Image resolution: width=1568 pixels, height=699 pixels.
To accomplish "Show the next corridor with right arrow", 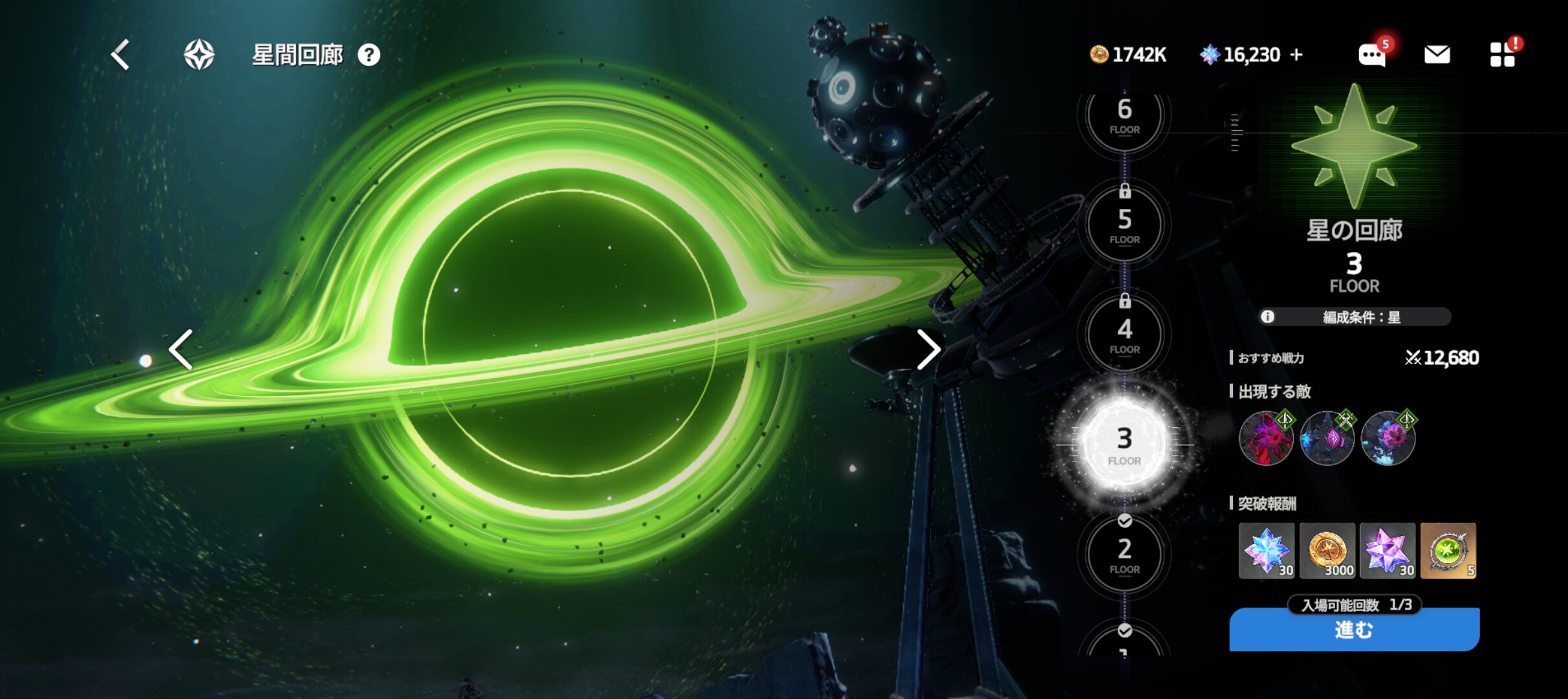I will (928, 349).
